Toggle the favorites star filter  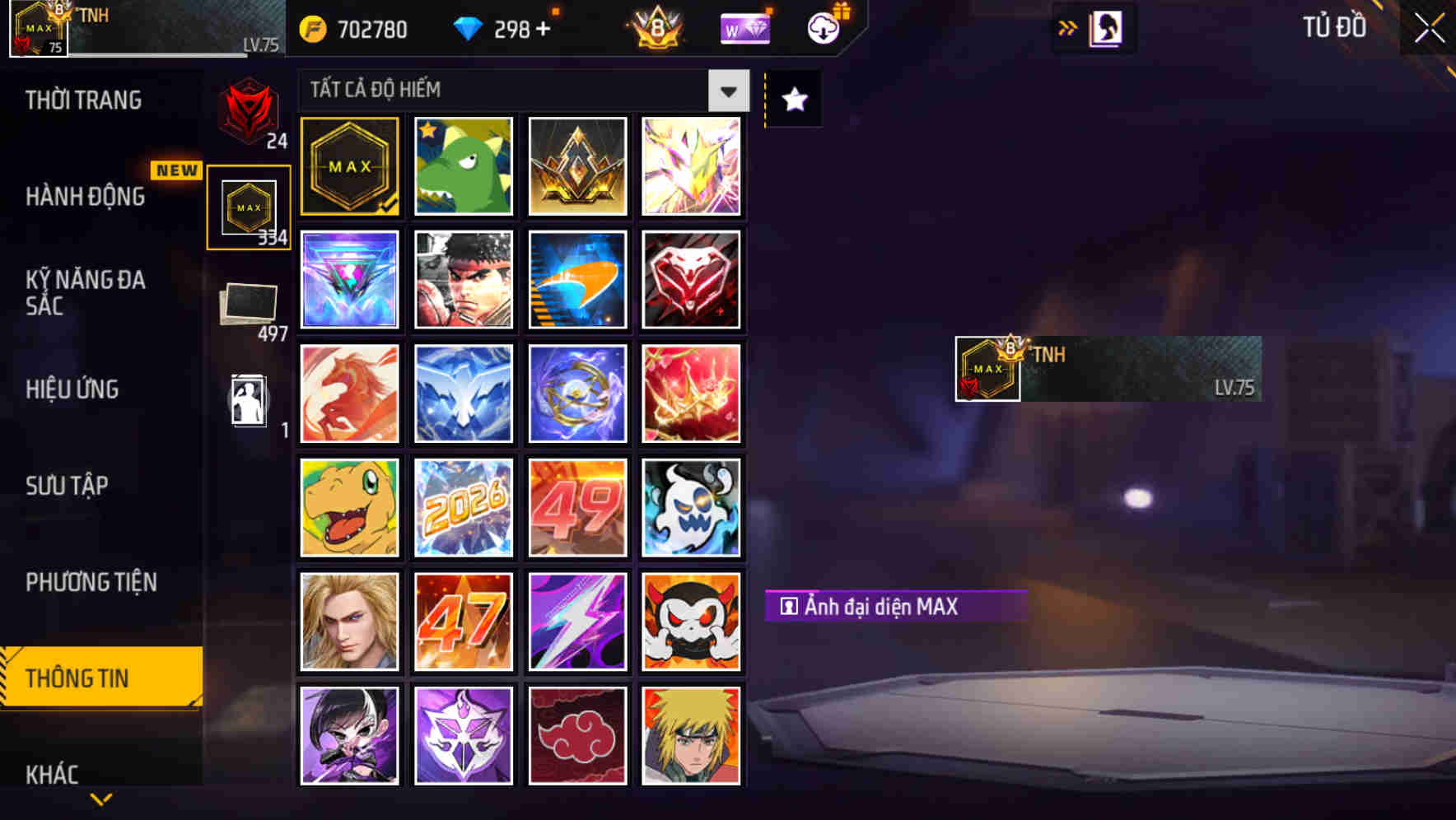(x=792, y=99)
